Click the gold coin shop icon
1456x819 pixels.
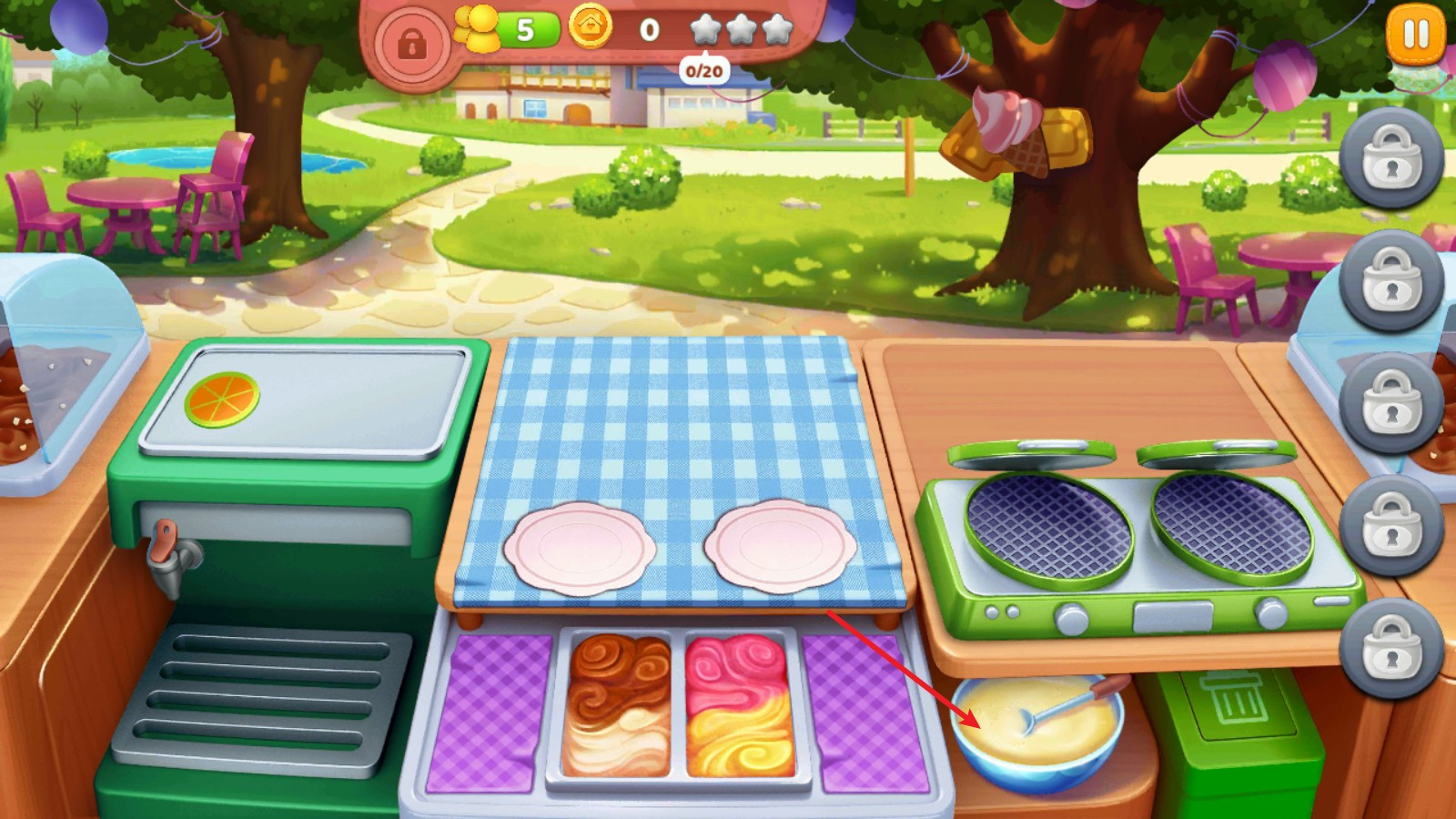(591, 26)
